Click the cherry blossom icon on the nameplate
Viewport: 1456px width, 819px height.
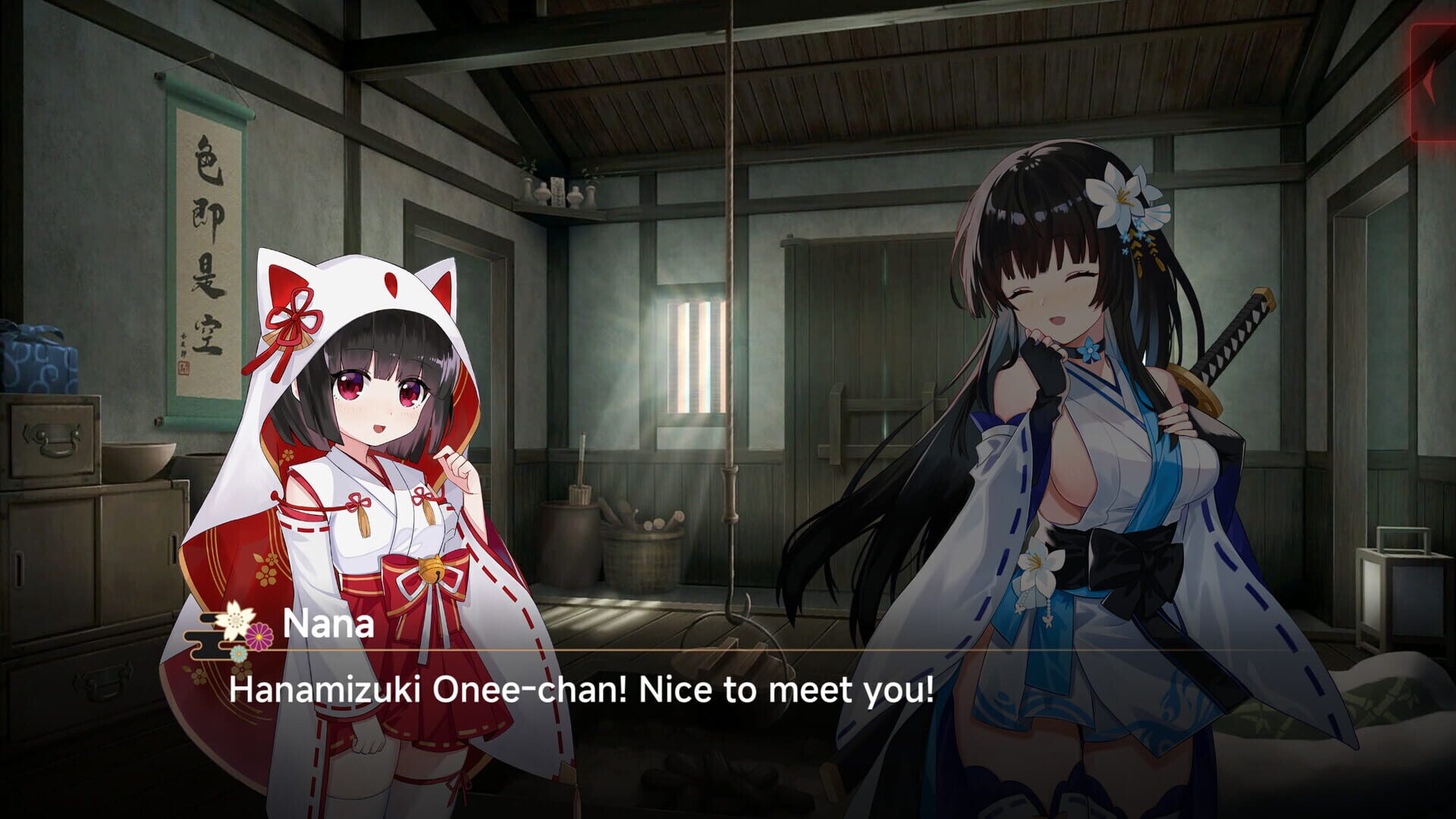[237, 622]
